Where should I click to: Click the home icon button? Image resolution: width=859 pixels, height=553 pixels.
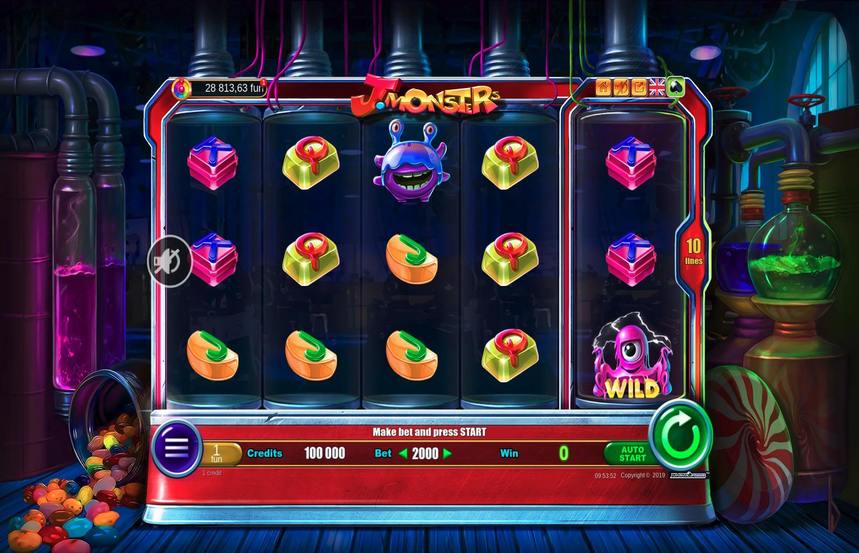click(604, 87)
